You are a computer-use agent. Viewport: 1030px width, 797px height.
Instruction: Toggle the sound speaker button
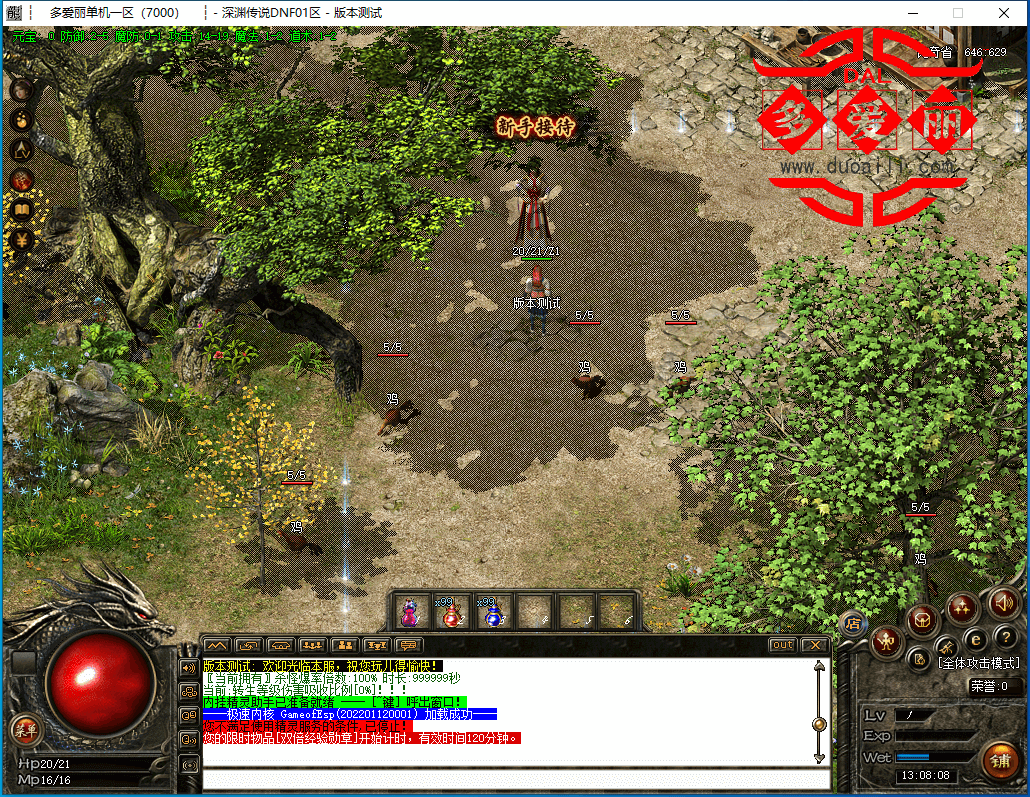1003,602
